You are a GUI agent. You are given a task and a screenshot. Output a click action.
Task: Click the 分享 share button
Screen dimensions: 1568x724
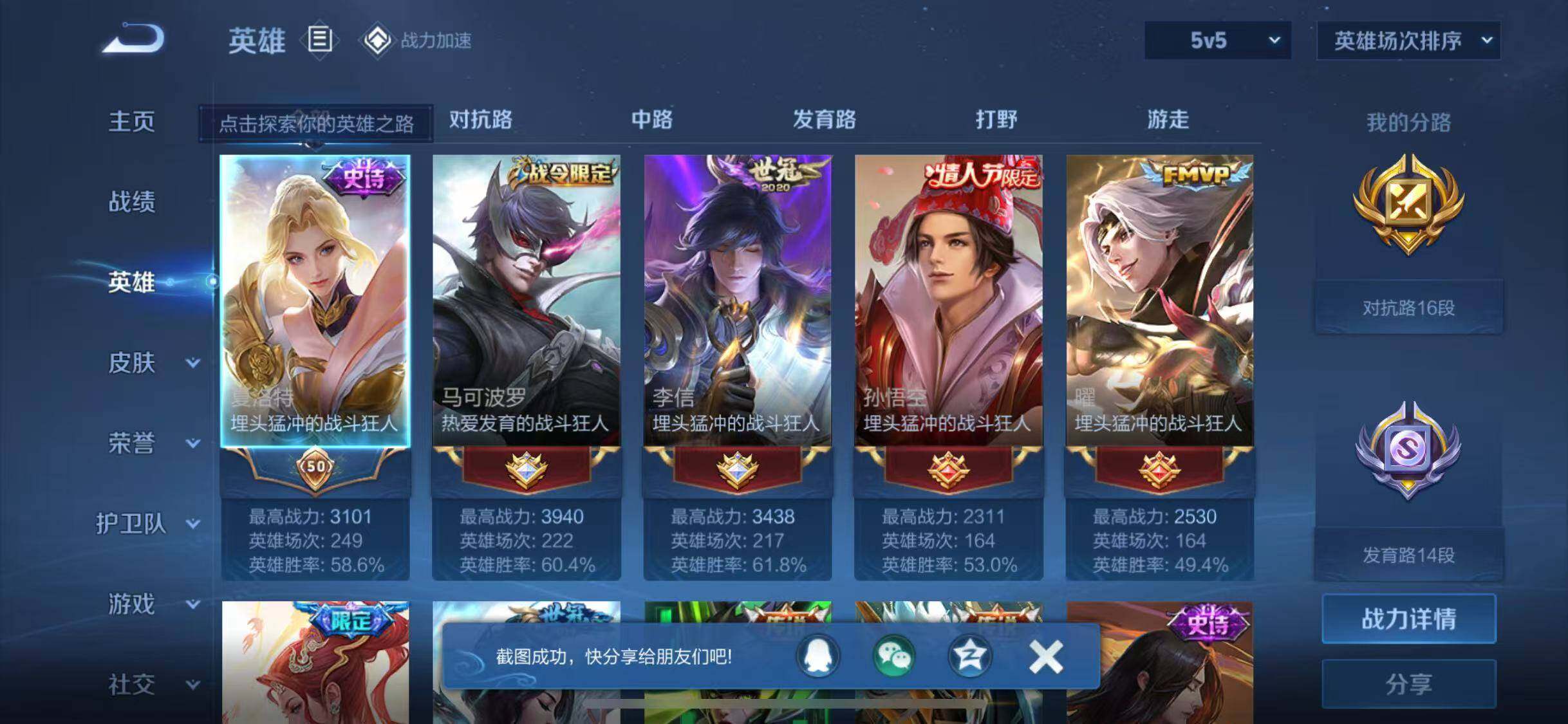point(1408,683)
